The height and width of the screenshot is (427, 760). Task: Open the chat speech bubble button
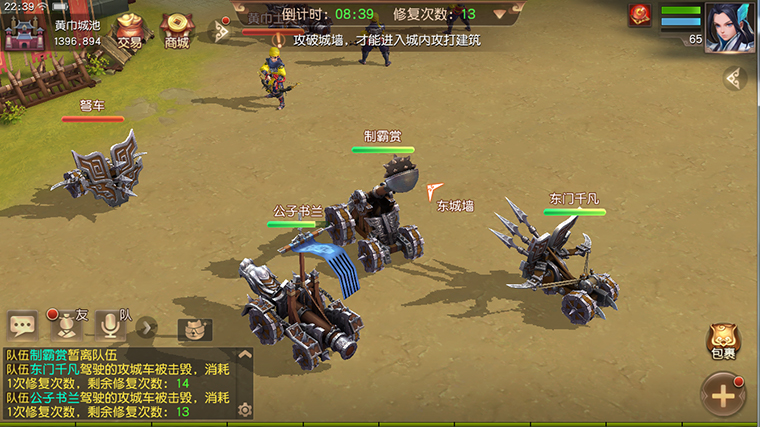tap(22, 325)
